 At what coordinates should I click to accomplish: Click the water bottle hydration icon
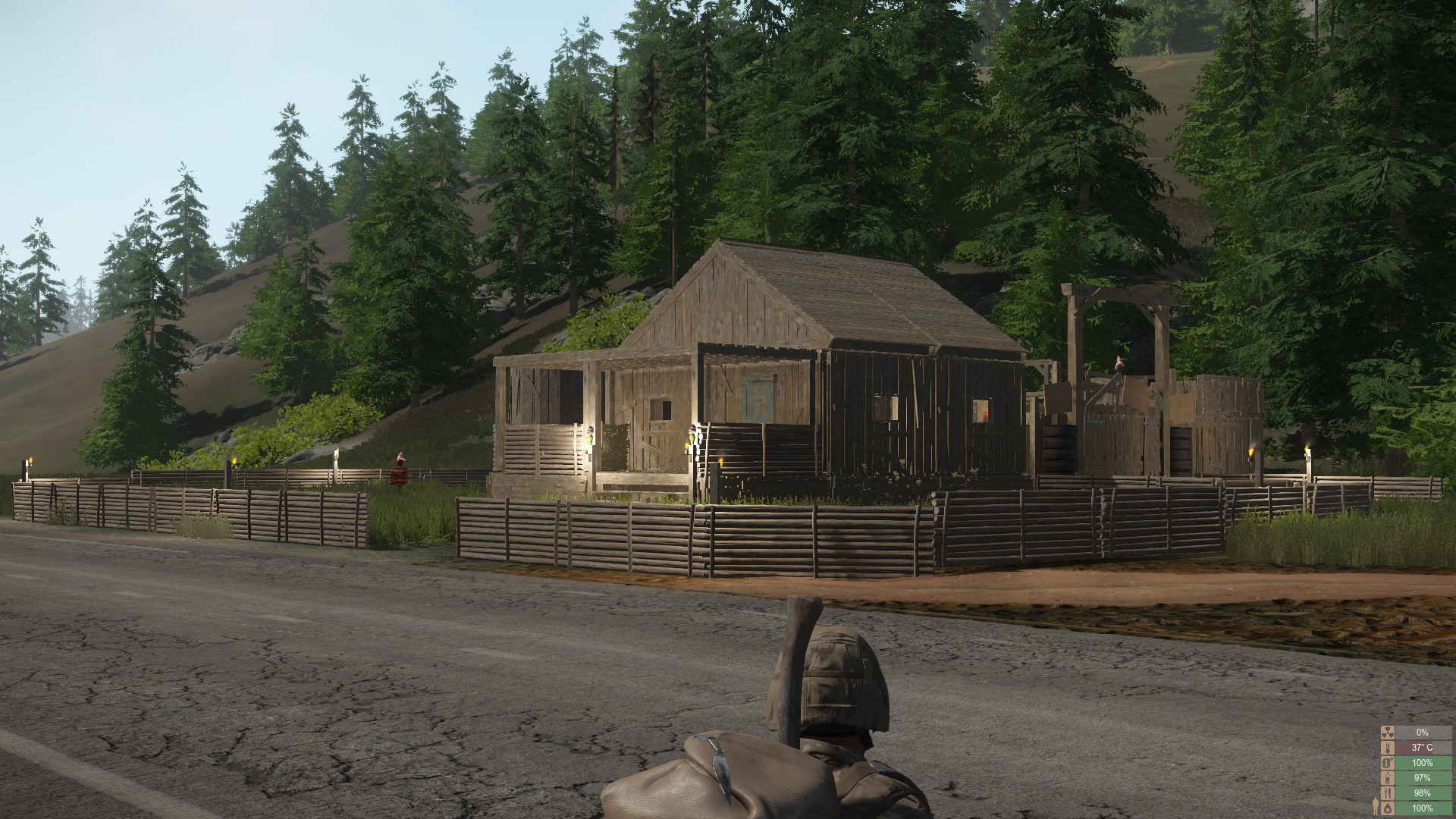point(1388,778)
